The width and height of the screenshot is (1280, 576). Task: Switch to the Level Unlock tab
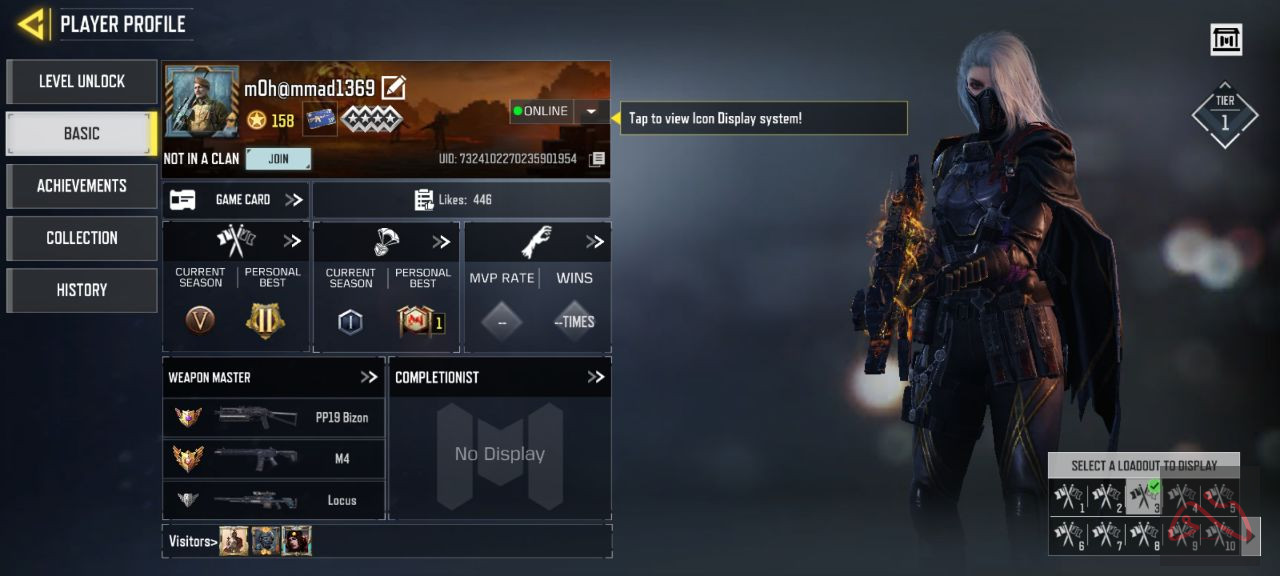point(82,82)
